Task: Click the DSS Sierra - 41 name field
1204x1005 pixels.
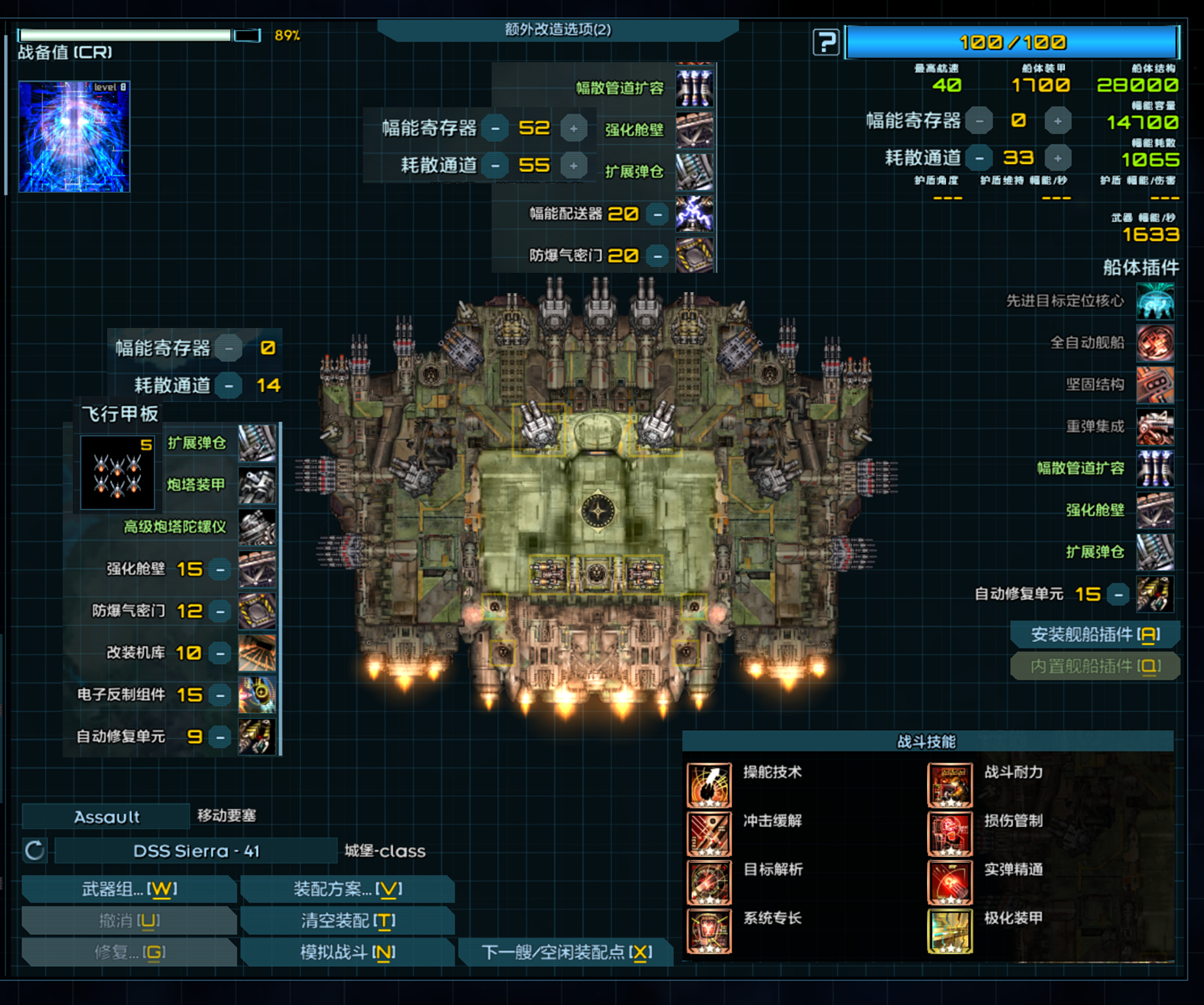Action: pyautogui.click(x=196, y=851)
